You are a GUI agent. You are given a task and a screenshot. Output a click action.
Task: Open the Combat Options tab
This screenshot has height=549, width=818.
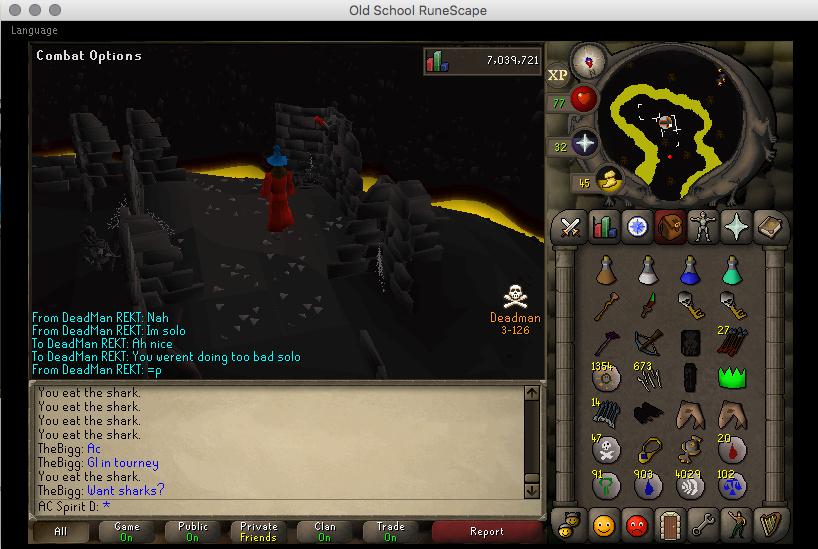(571, 227)
